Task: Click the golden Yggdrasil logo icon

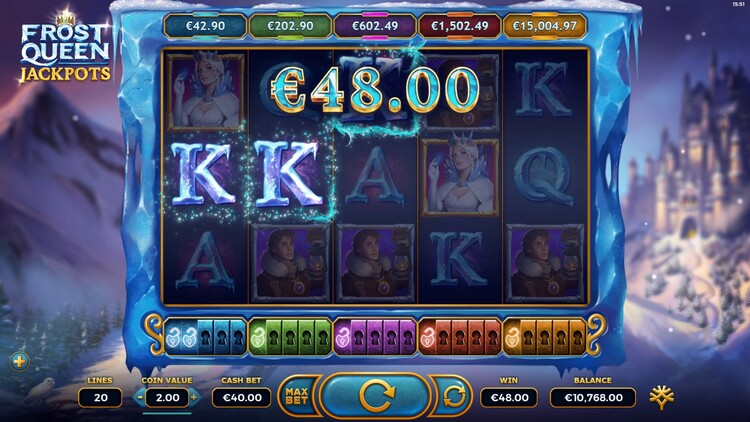Action: point(659,396)
